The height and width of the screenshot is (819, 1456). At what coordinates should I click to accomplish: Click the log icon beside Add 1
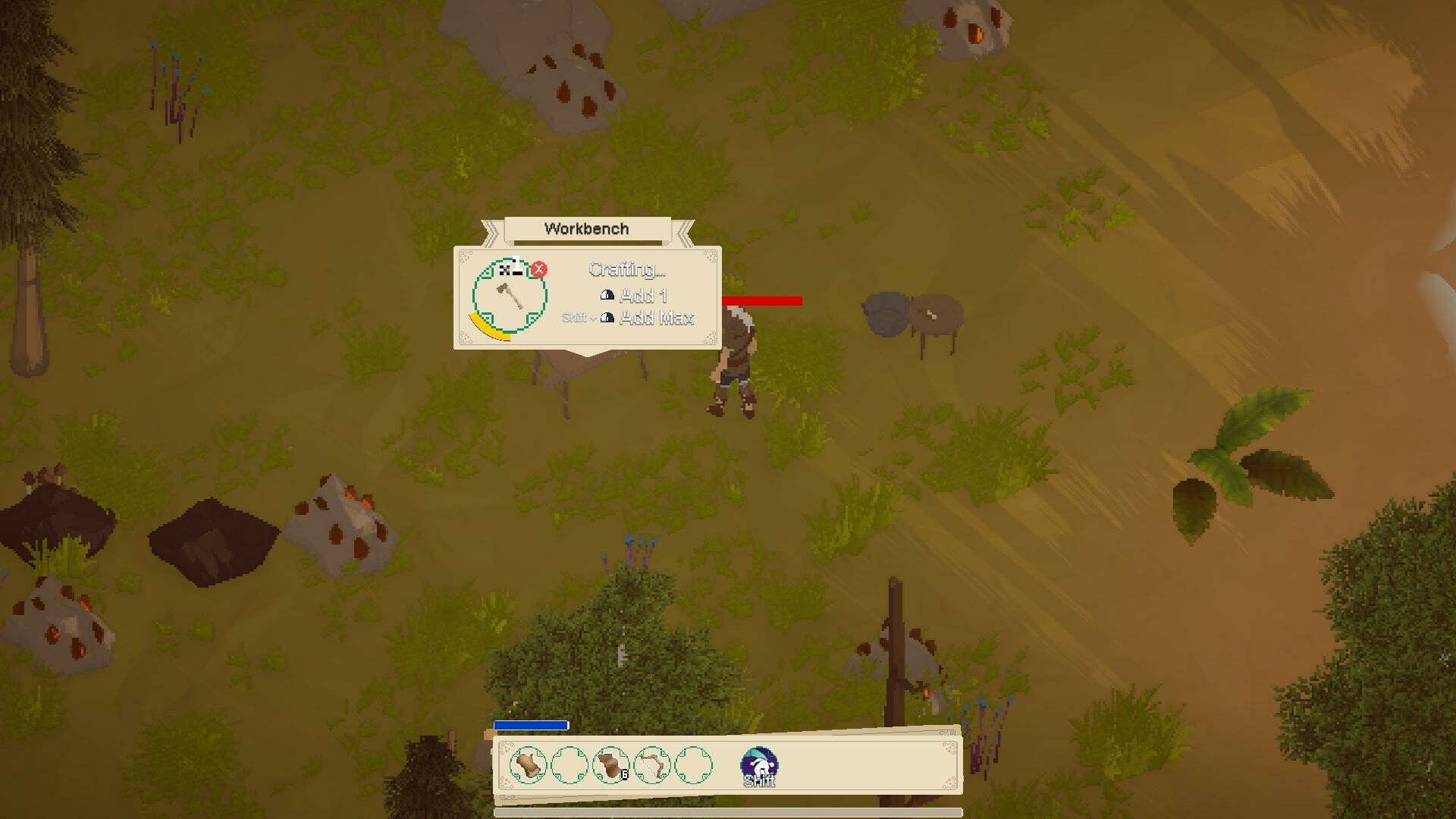607,297
